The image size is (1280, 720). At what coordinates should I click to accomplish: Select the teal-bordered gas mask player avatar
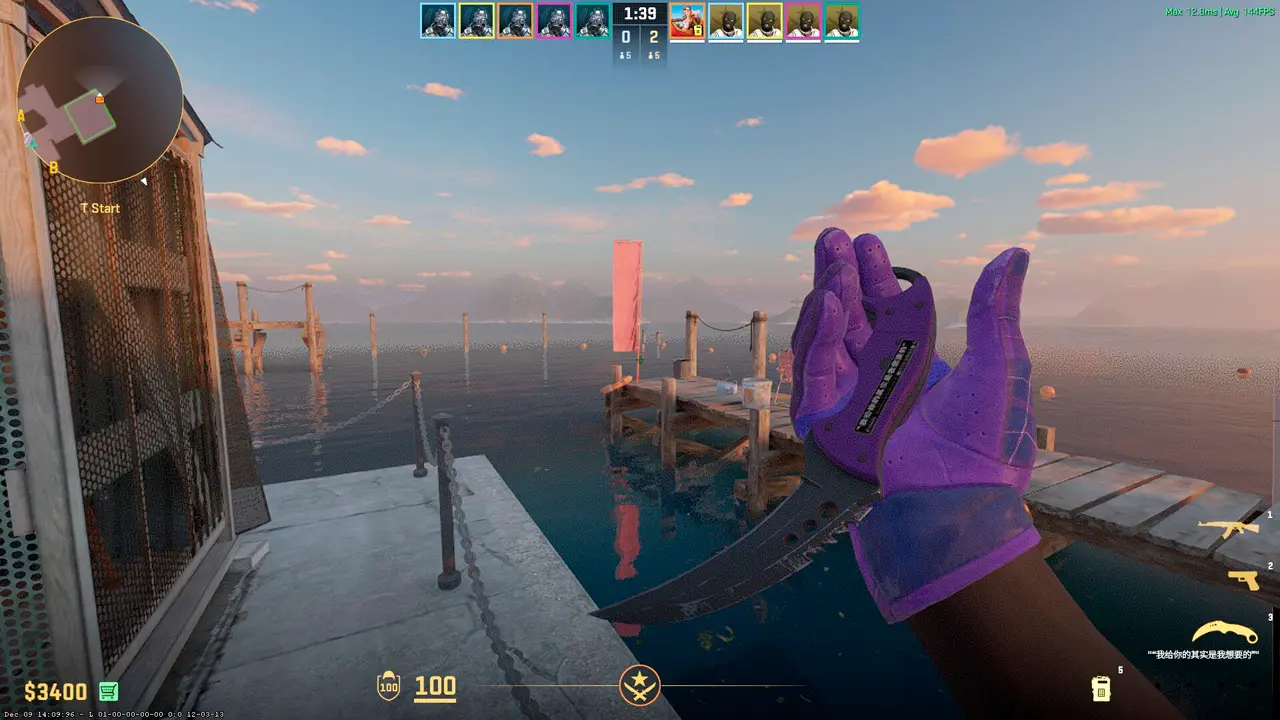point(593,21)
